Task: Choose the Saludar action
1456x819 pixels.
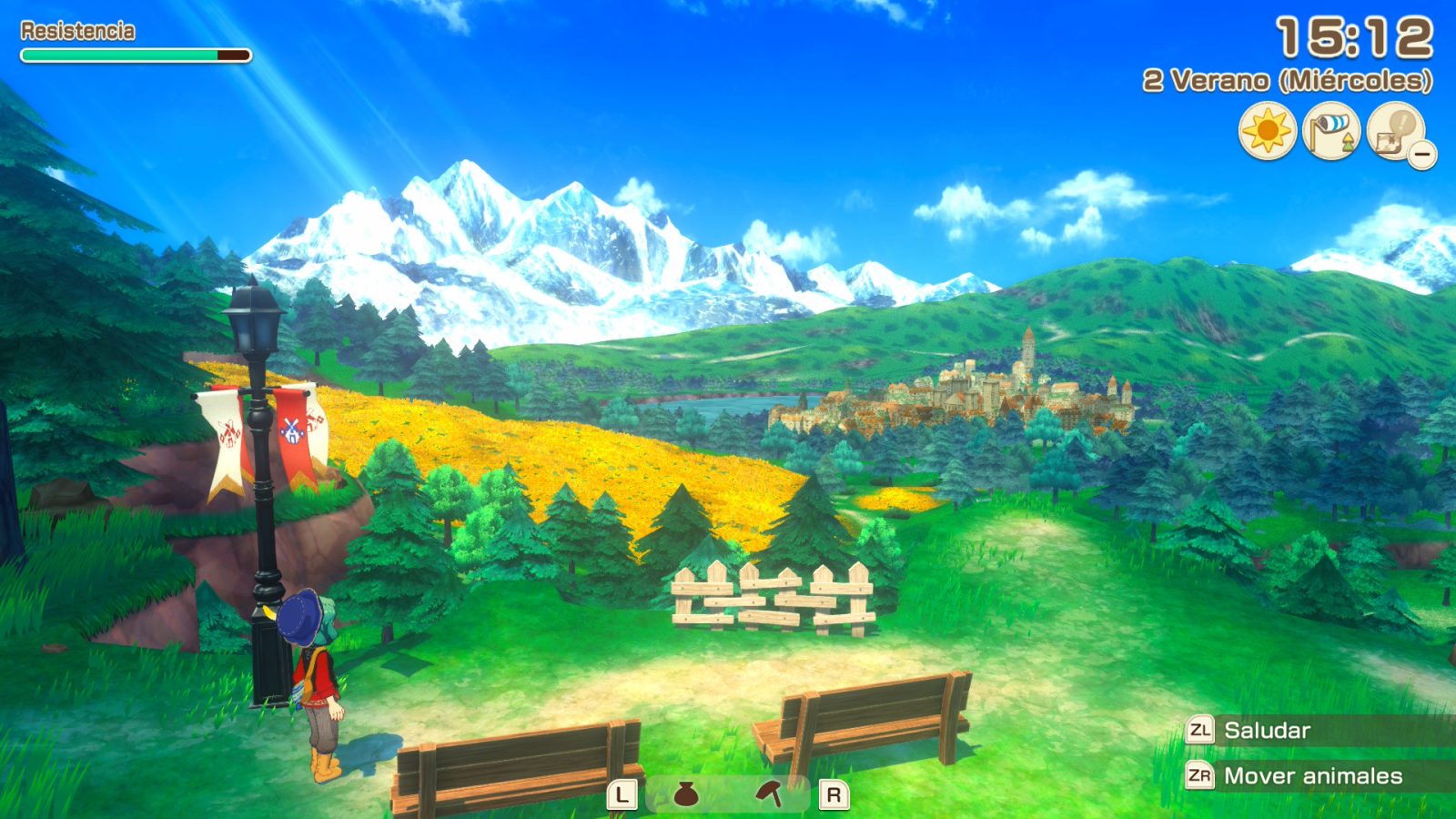Action: click(1266, 731)
